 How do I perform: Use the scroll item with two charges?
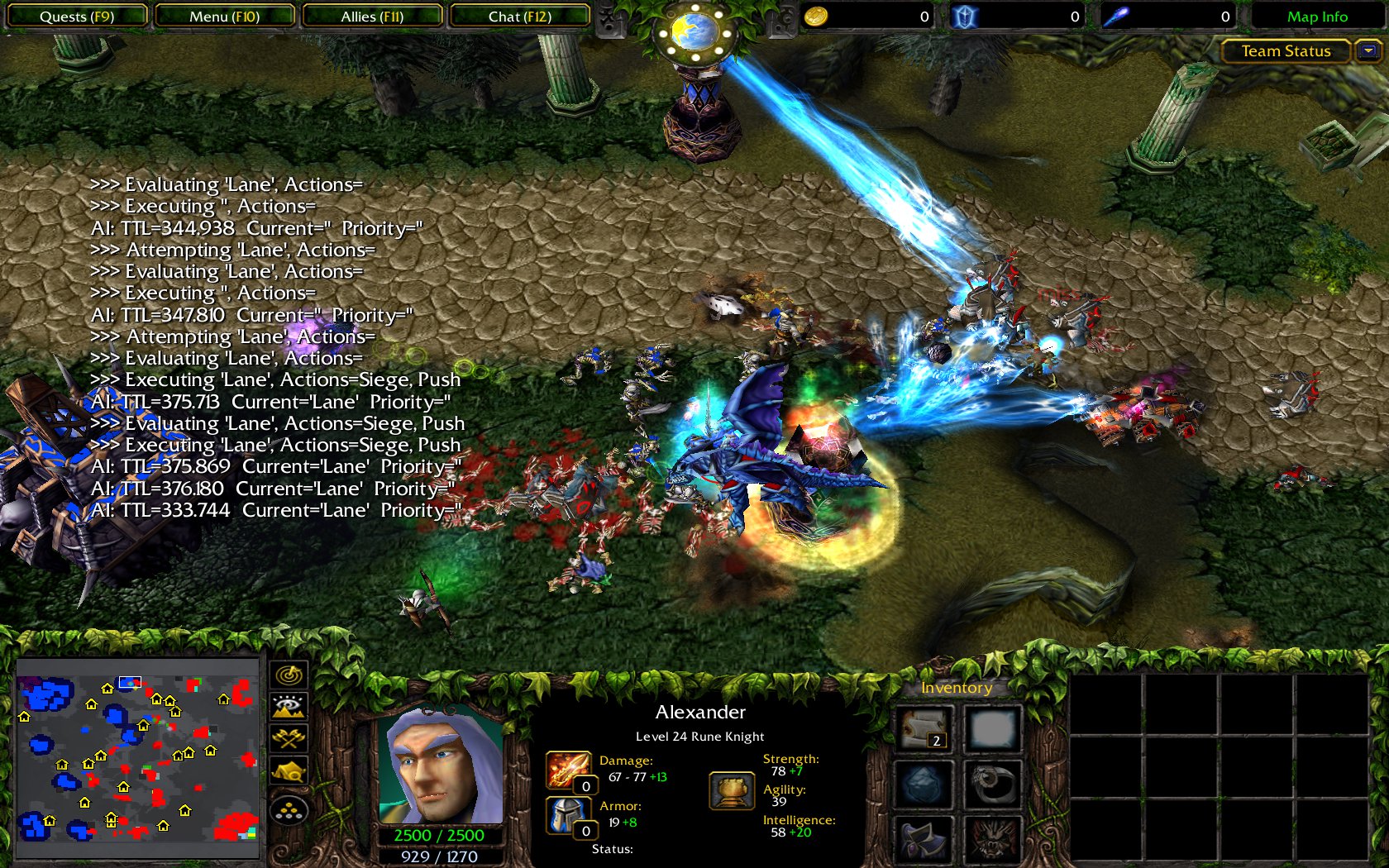[x=924, y=728]
